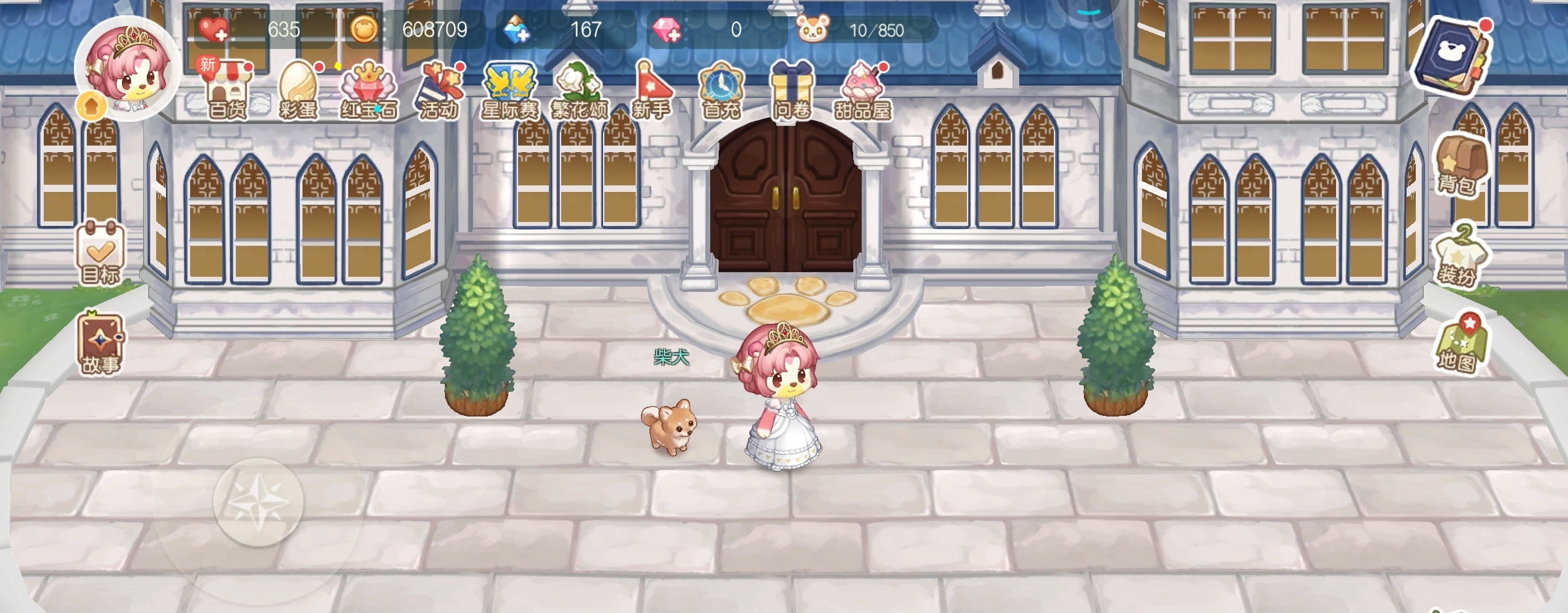
Task: Open the 故事 story book
Action: point(100,344)
